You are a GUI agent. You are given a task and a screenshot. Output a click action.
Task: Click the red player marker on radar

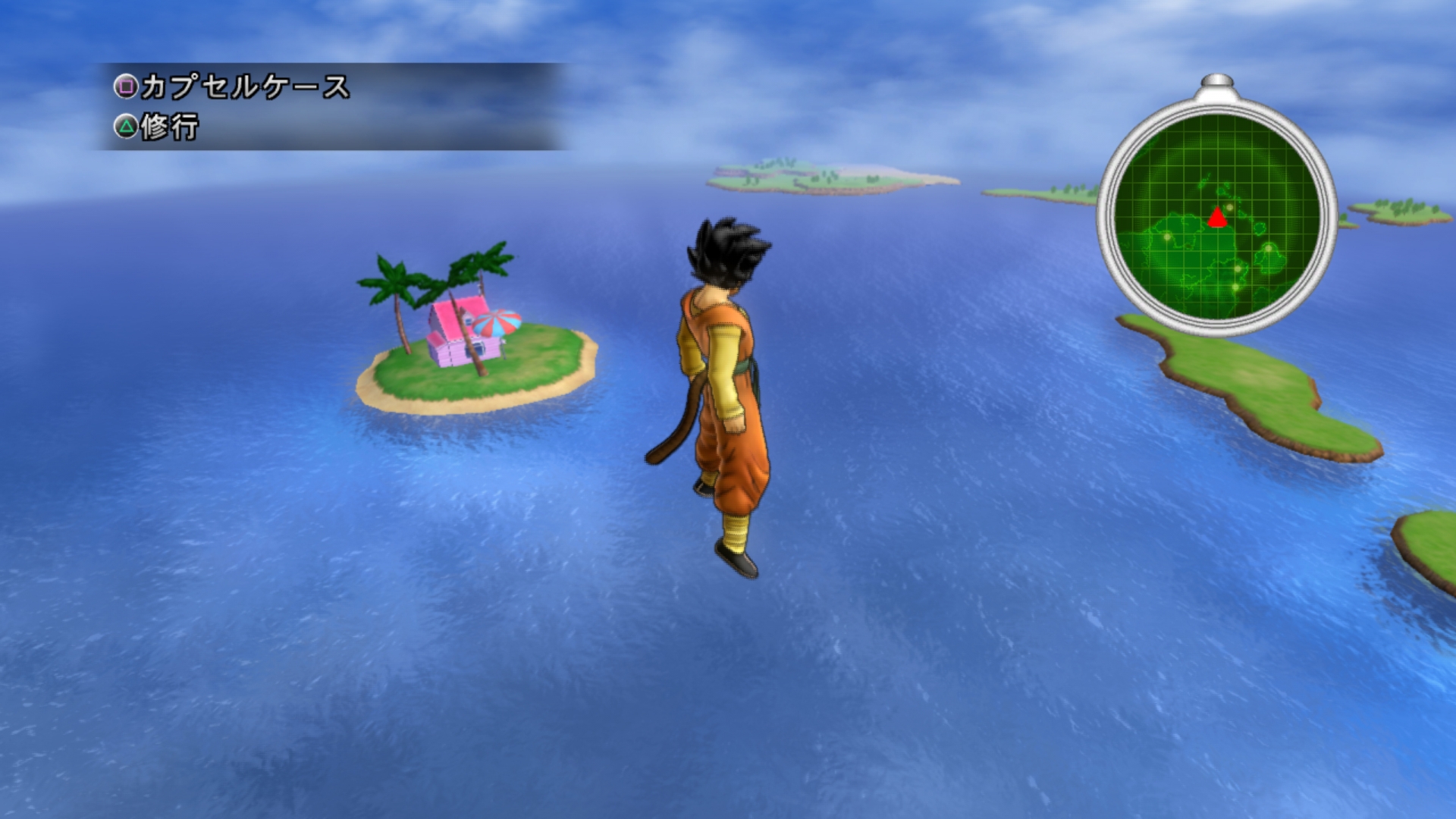[x=1217, y=218]
